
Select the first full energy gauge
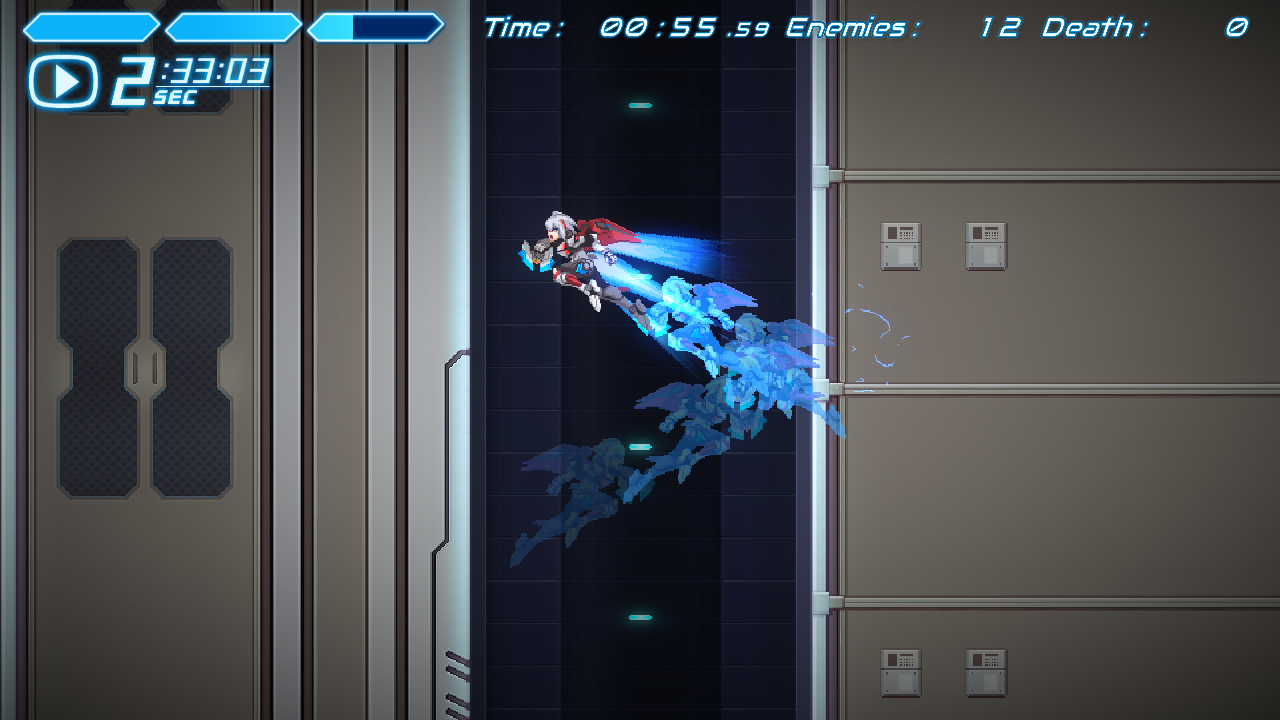(90, 28)
